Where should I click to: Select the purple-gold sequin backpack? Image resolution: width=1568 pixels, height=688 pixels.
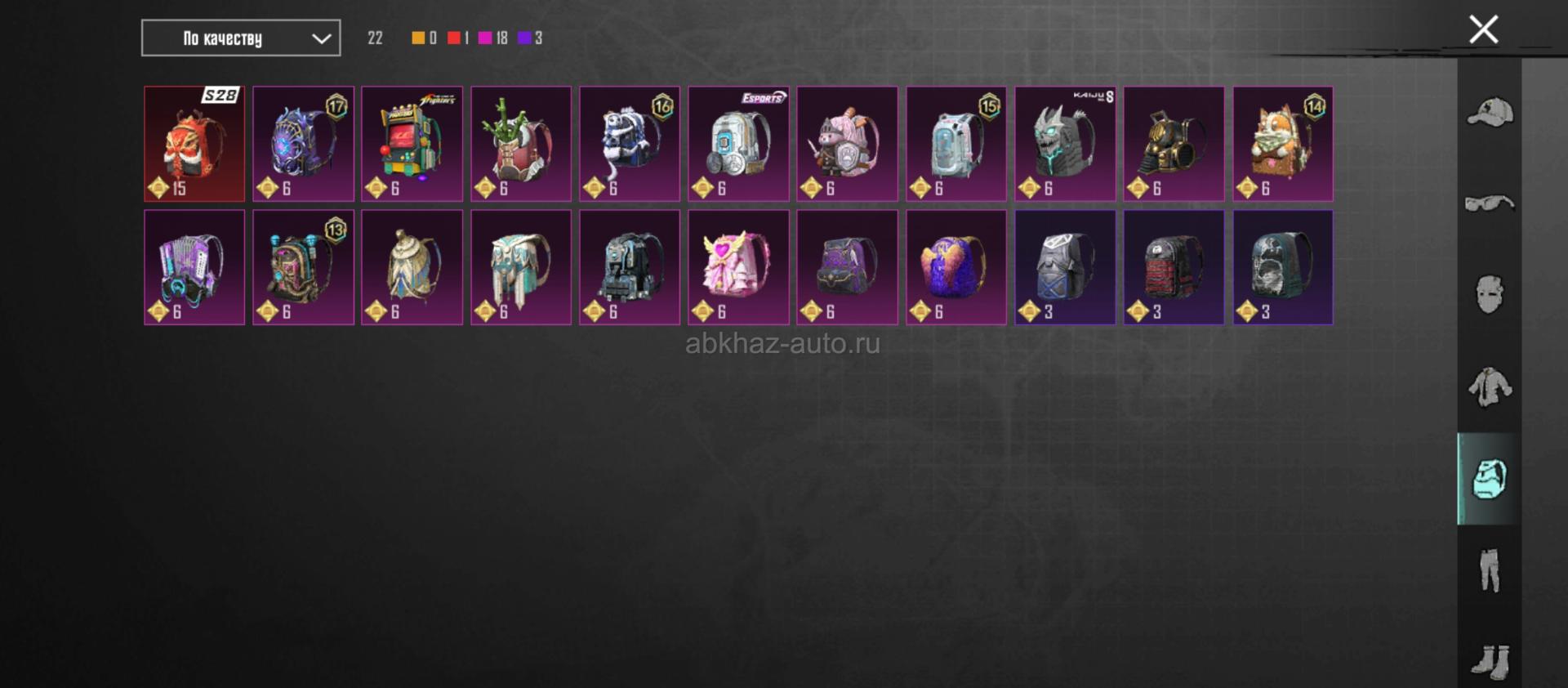point(956,267)
